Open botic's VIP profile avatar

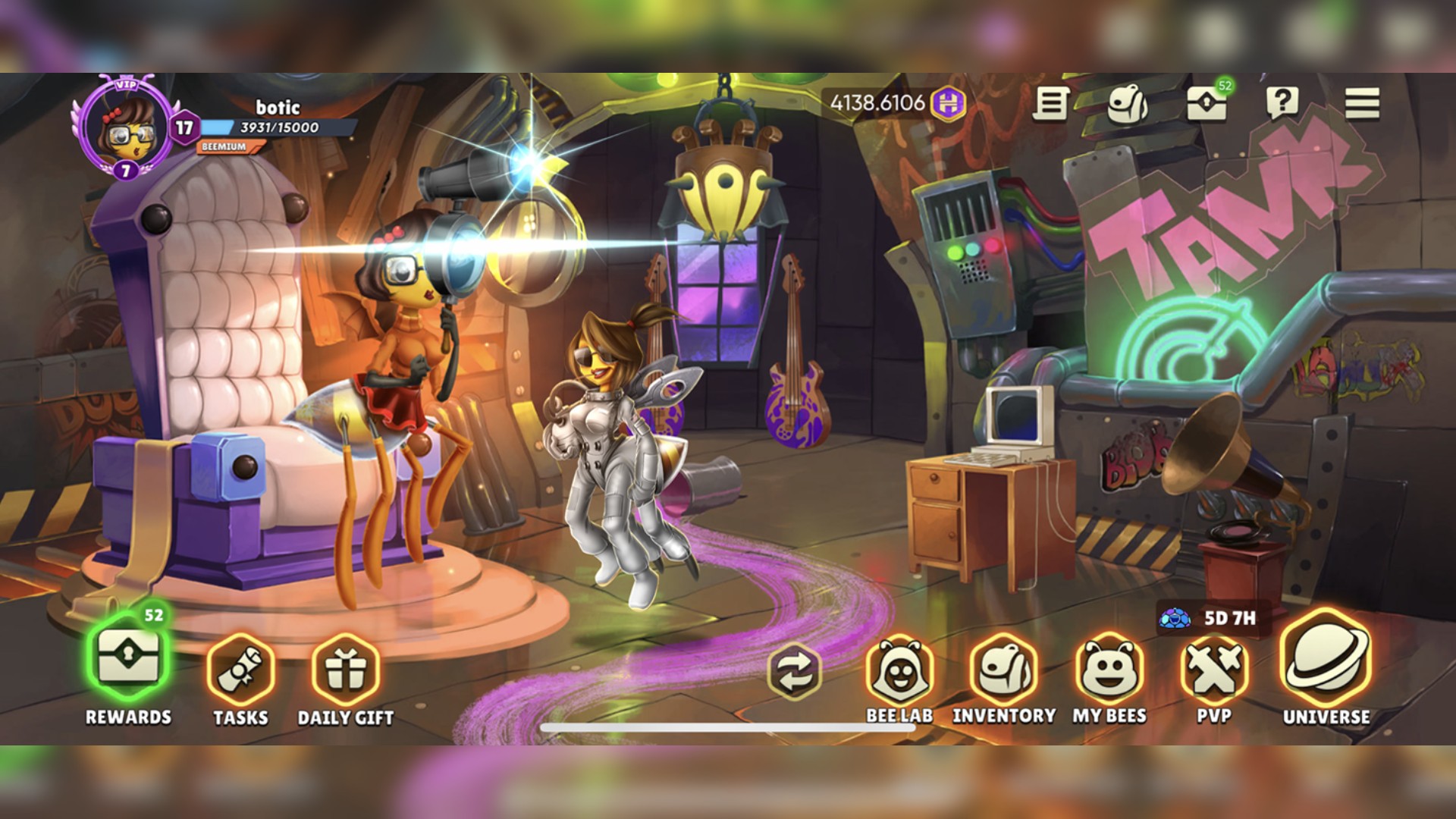127,128
